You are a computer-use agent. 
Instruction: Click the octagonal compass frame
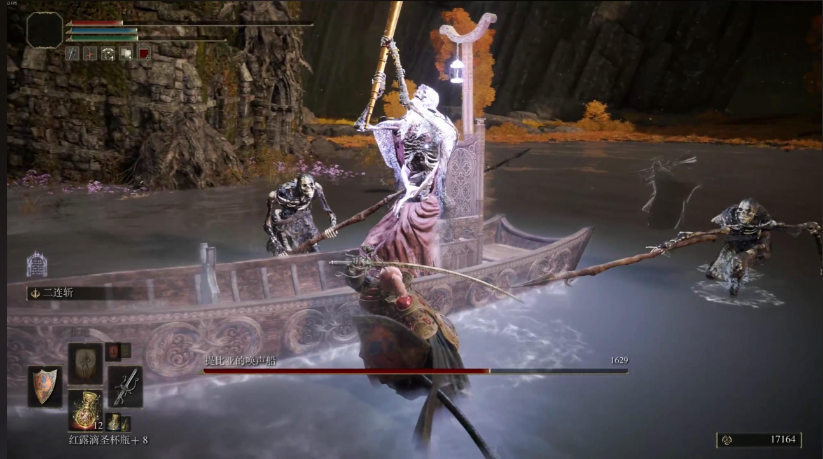tap(44, 31)
